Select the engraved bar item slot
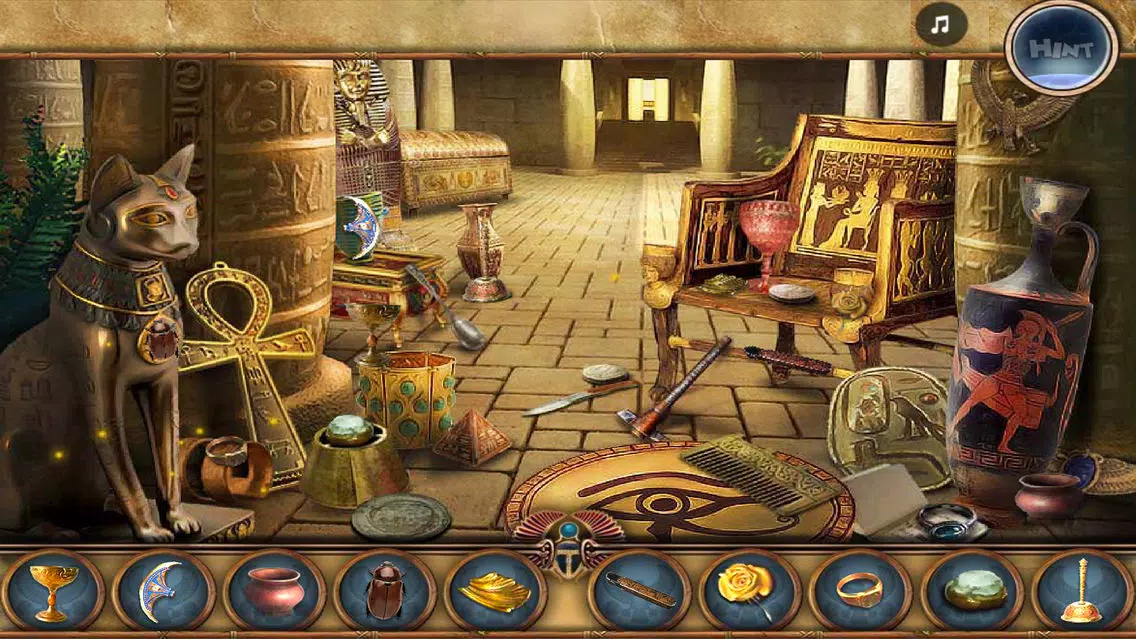Screen dimensions: 1136x639 (x=639, y=591)
